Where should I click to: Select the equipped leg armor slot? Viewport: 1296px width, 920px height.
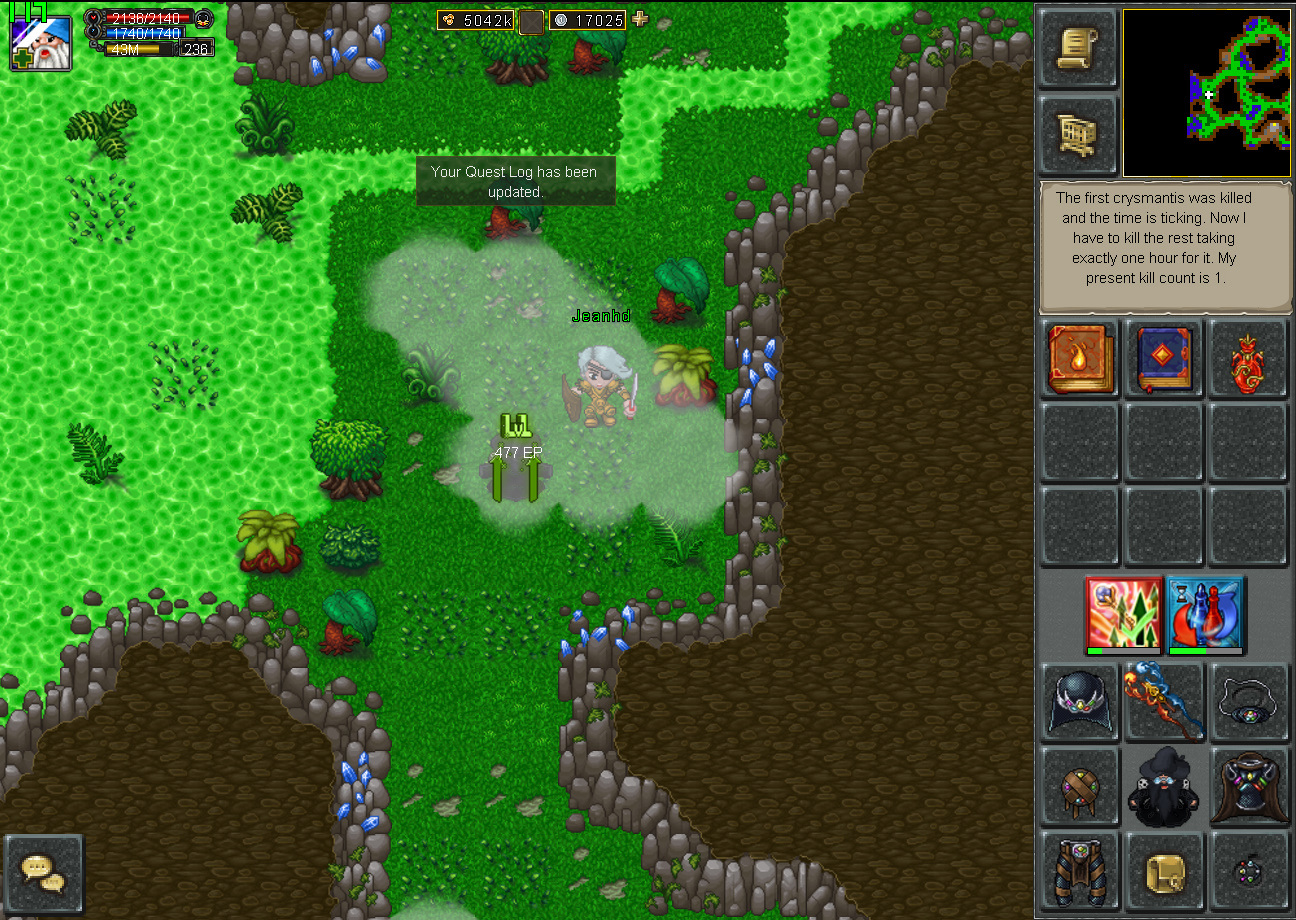(1079, 870)
